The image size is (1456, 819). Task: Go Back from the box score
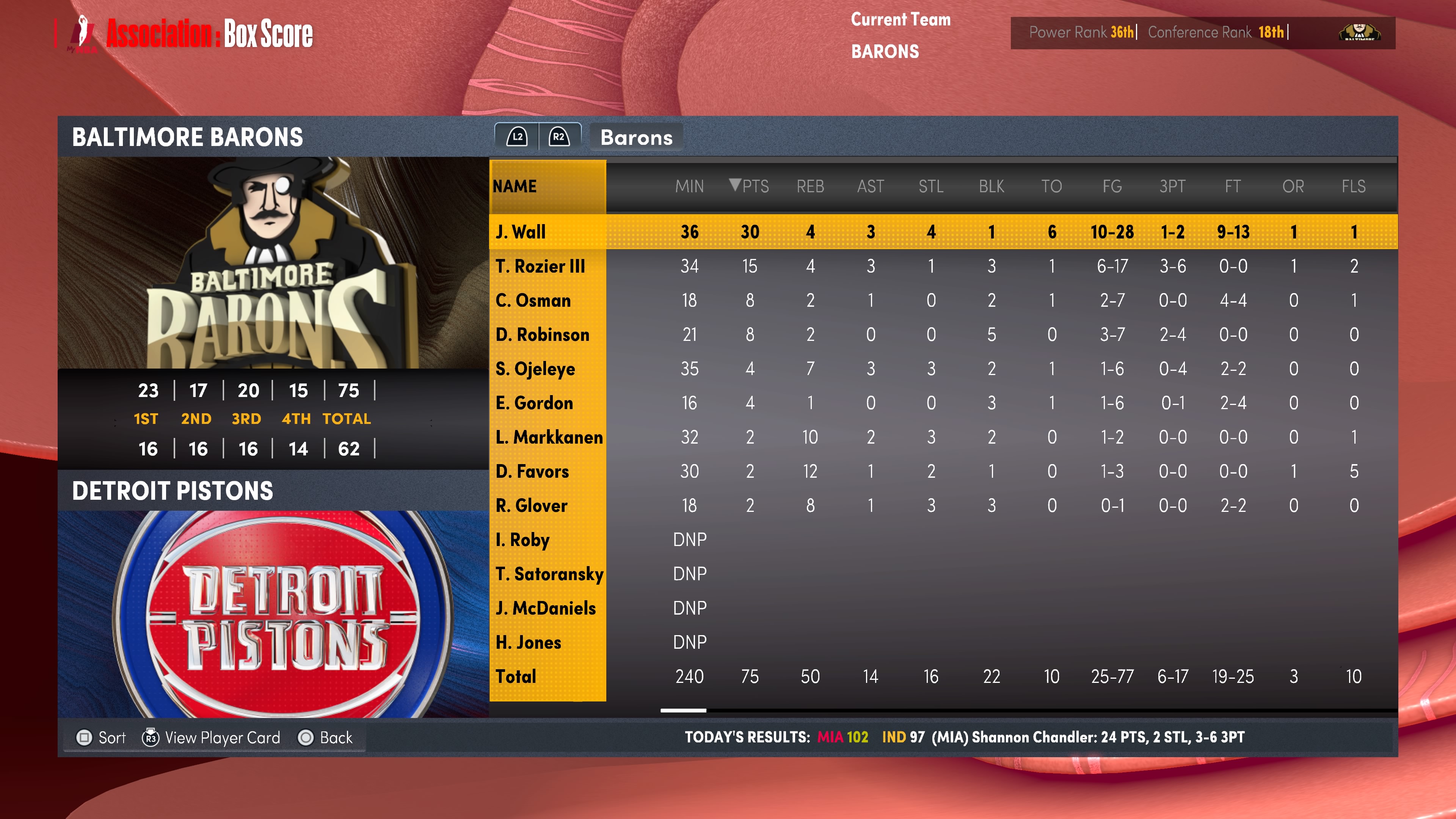[326, 737]
